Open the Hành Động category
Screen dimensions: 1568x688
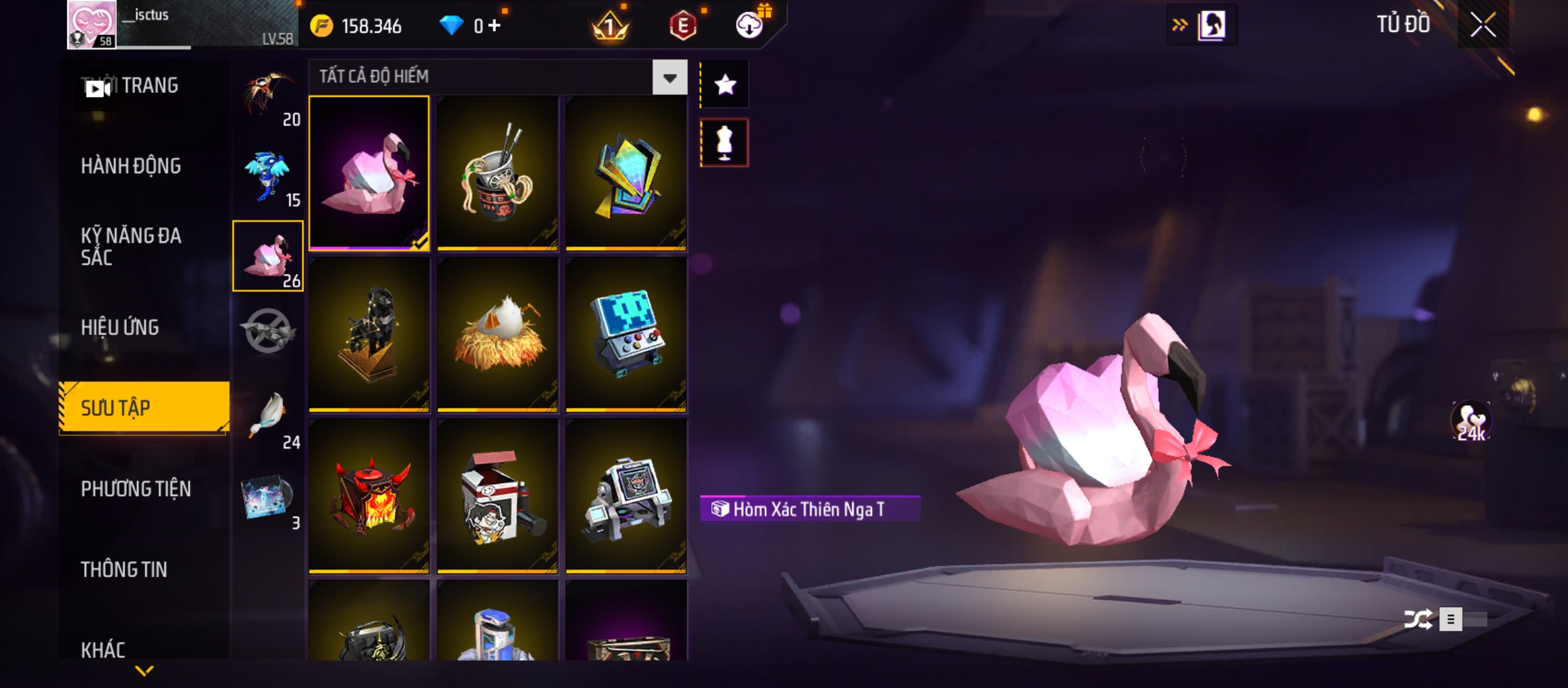131,166
